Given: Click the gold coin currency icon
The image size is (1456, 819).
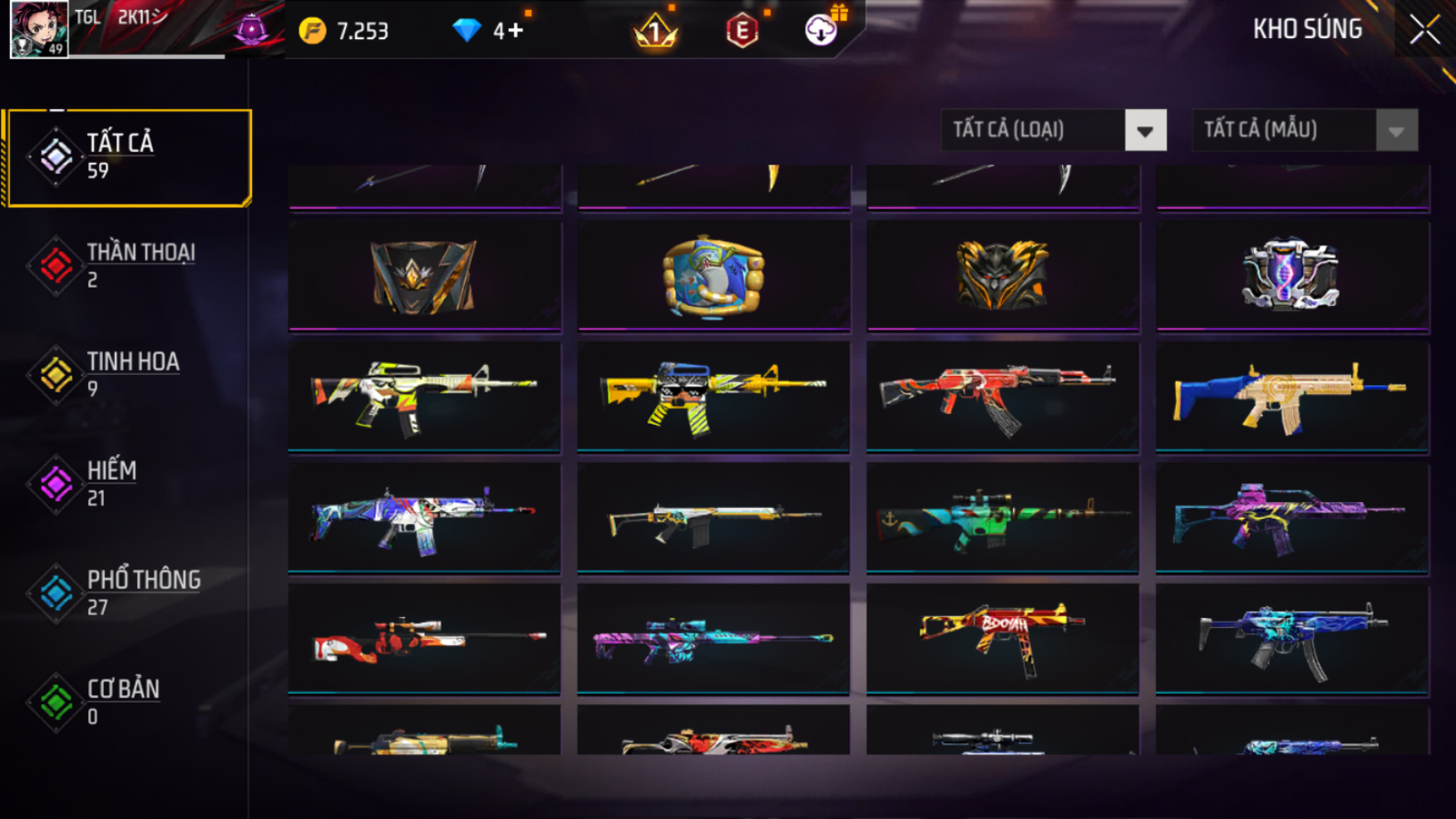Looking at the screenshot, I should [x=313, y=32].
